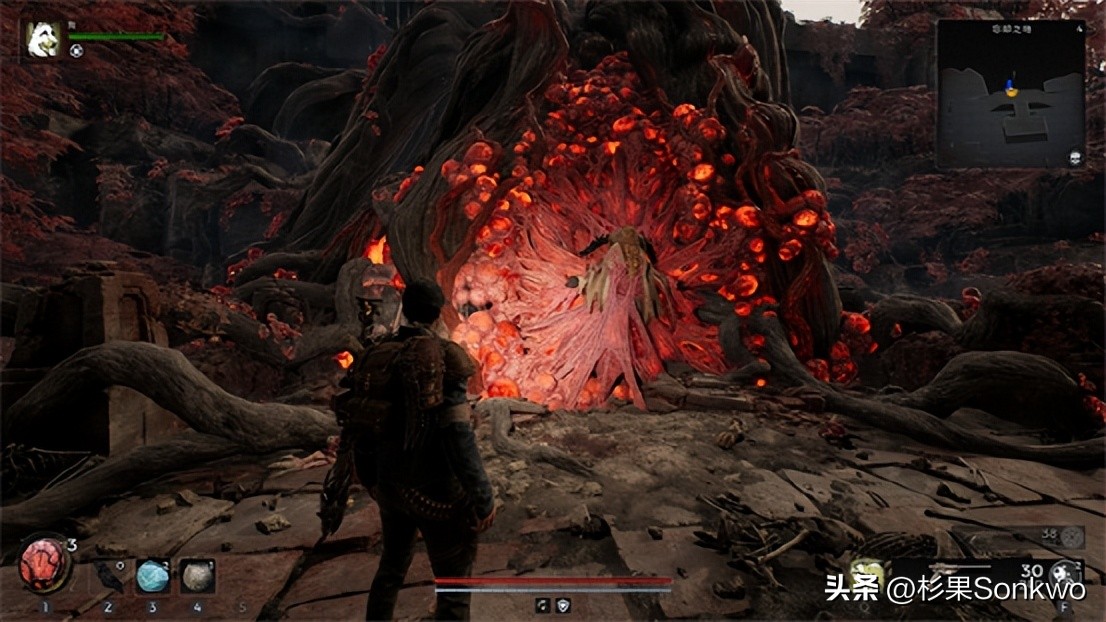The height and width of the screenshot is (622, 1106).
Task: Choose the gray stone item in slot 4
Action: (196, 576)
